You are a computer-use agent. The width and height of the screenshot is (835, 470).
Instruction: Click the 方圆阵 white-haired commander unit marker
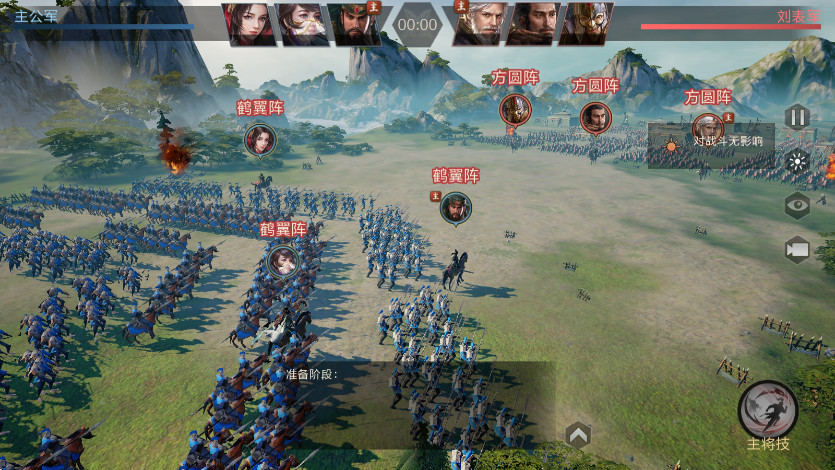708,128
